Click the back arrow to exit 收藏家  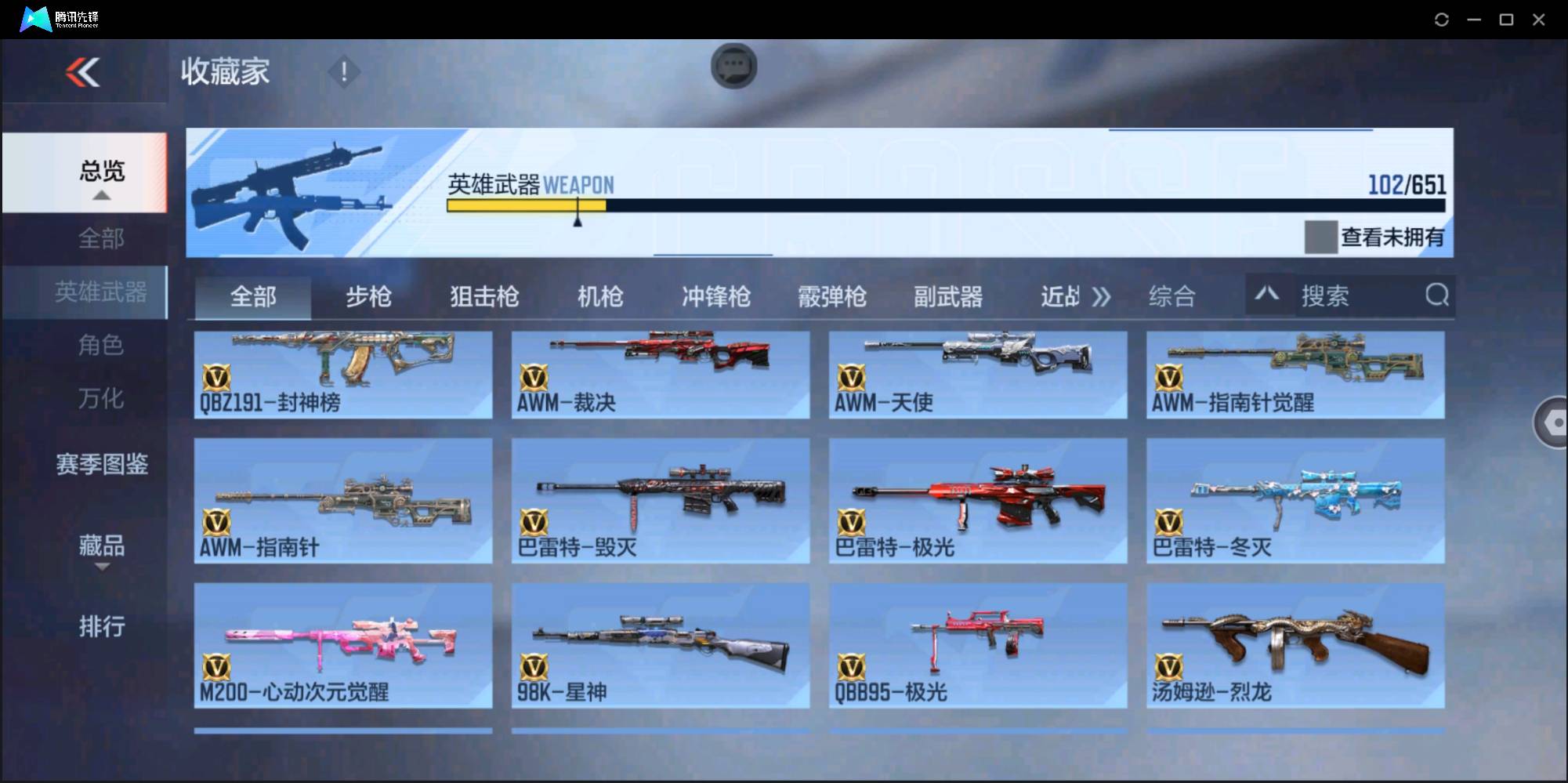pyautogui.click(x=84, y=72)
